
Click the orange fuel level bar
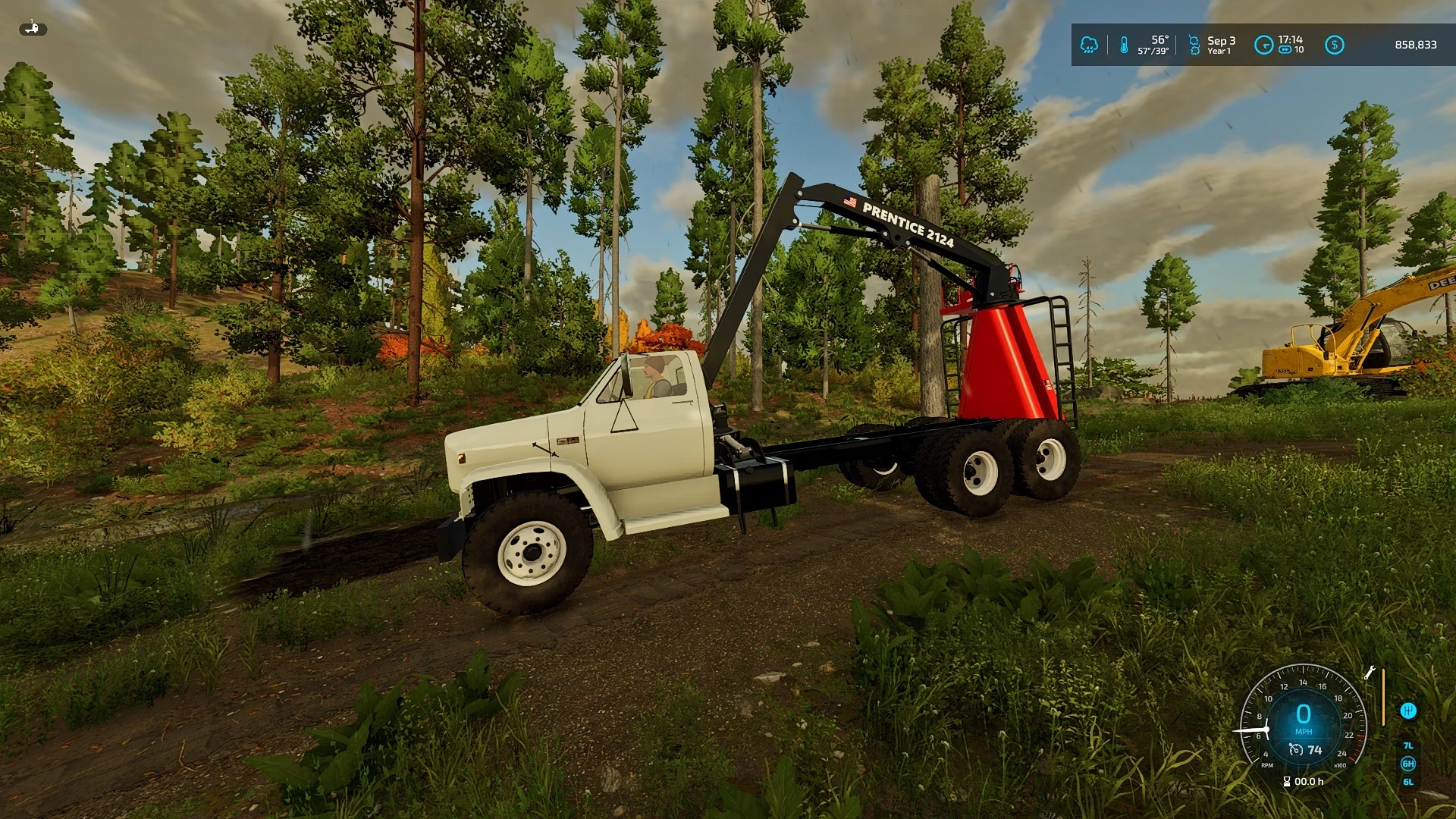click(1384, 697)
